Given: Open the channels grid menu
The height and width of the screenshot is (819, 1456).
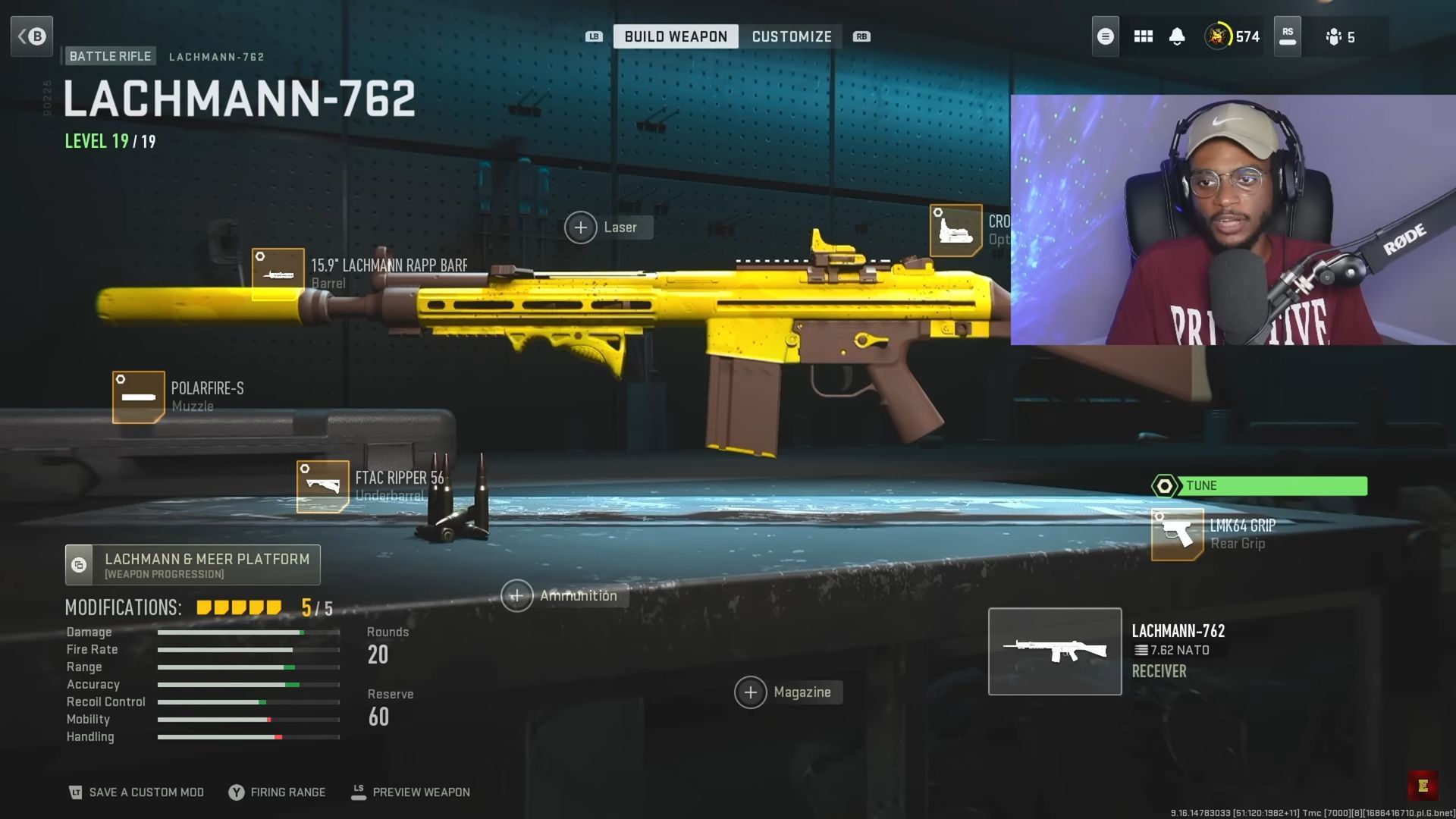Looking at the screenshot, I should click(1143, 36).
